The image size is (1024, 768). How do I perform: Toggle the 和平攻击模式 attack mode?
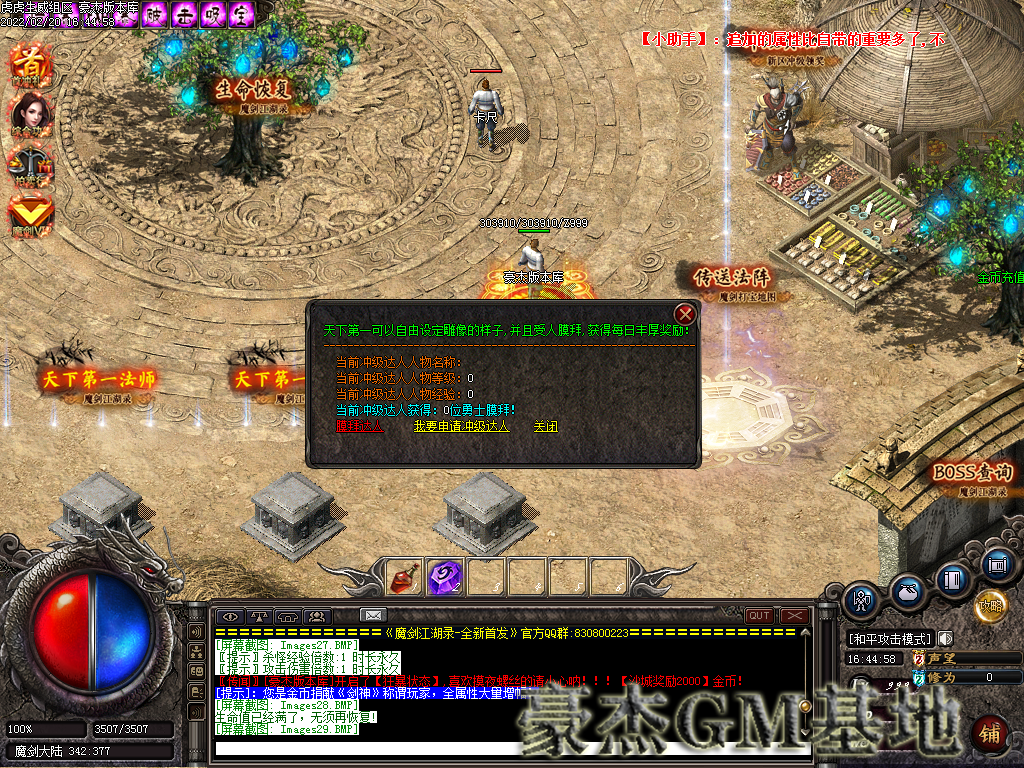889,639
